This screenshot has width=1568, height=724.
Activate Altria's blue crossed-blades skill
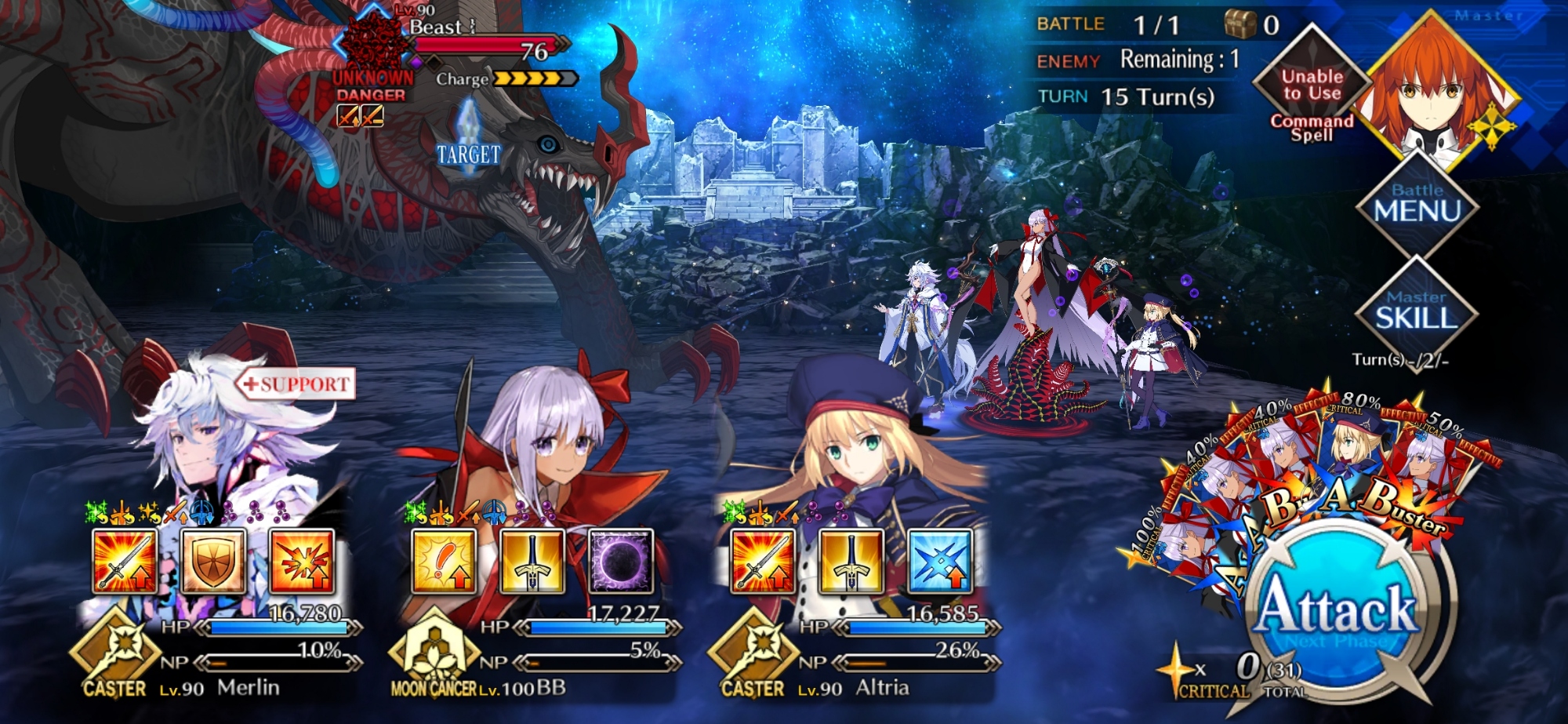point(940,561)
